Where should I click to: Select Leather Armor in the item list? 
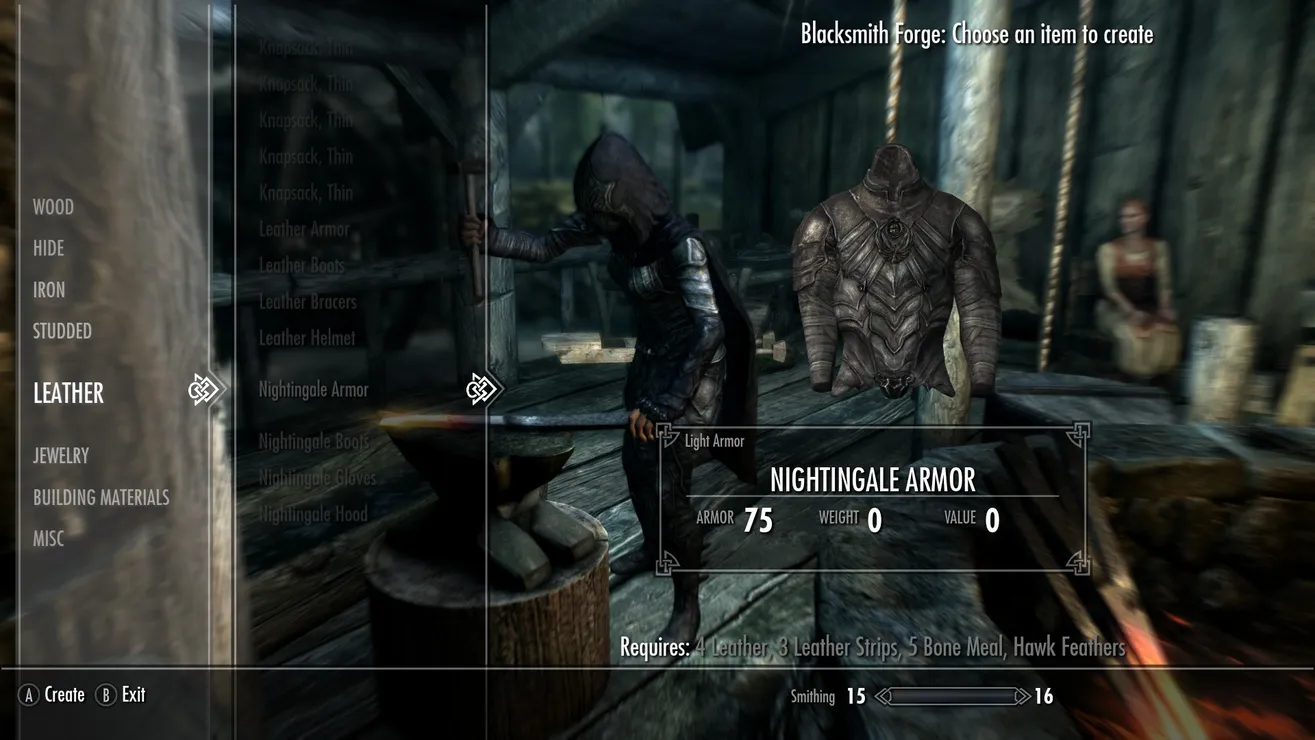click(x=304, y=229)
